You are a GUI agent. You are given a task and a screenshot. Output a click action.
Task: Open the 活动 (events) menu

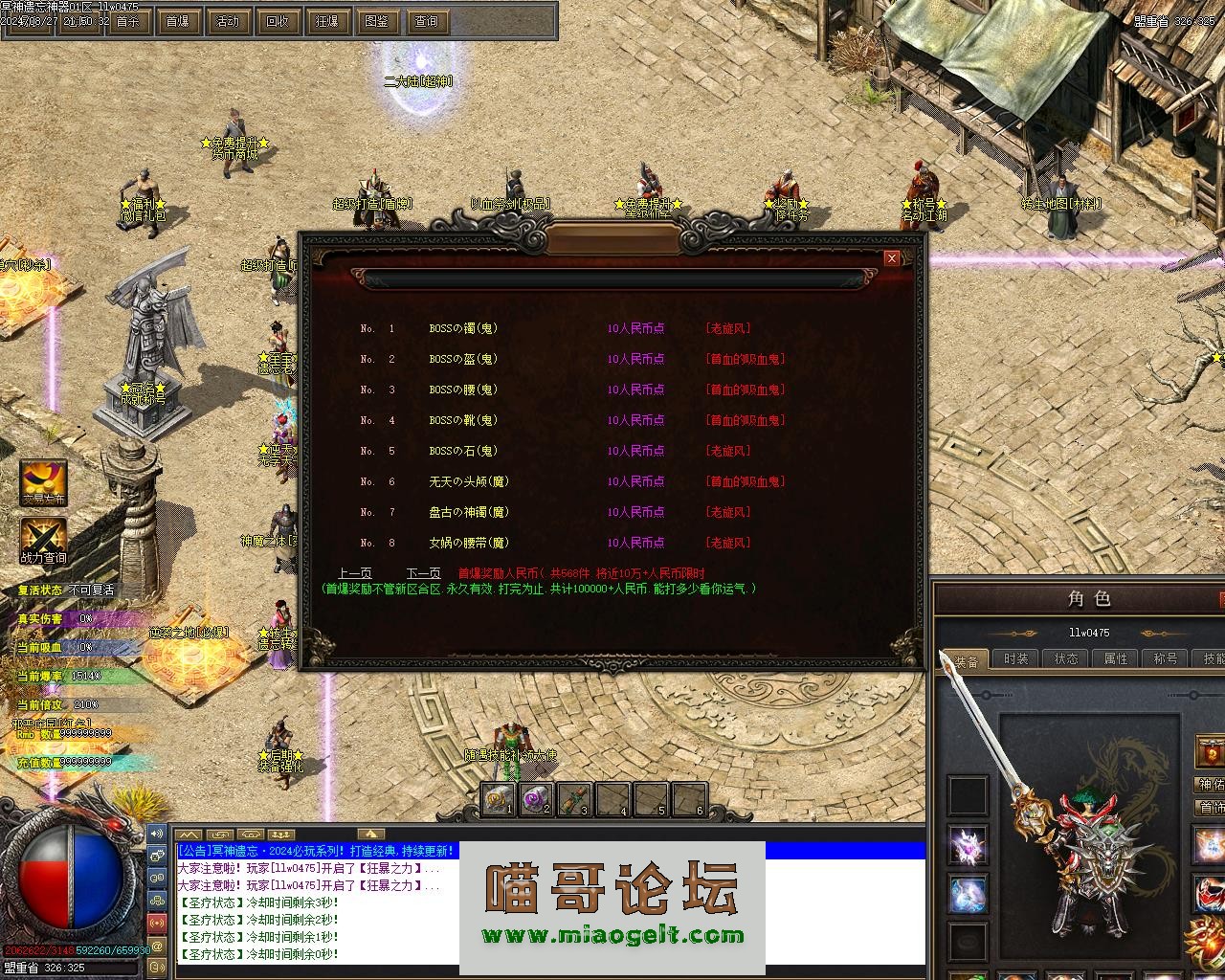[227, 21]
